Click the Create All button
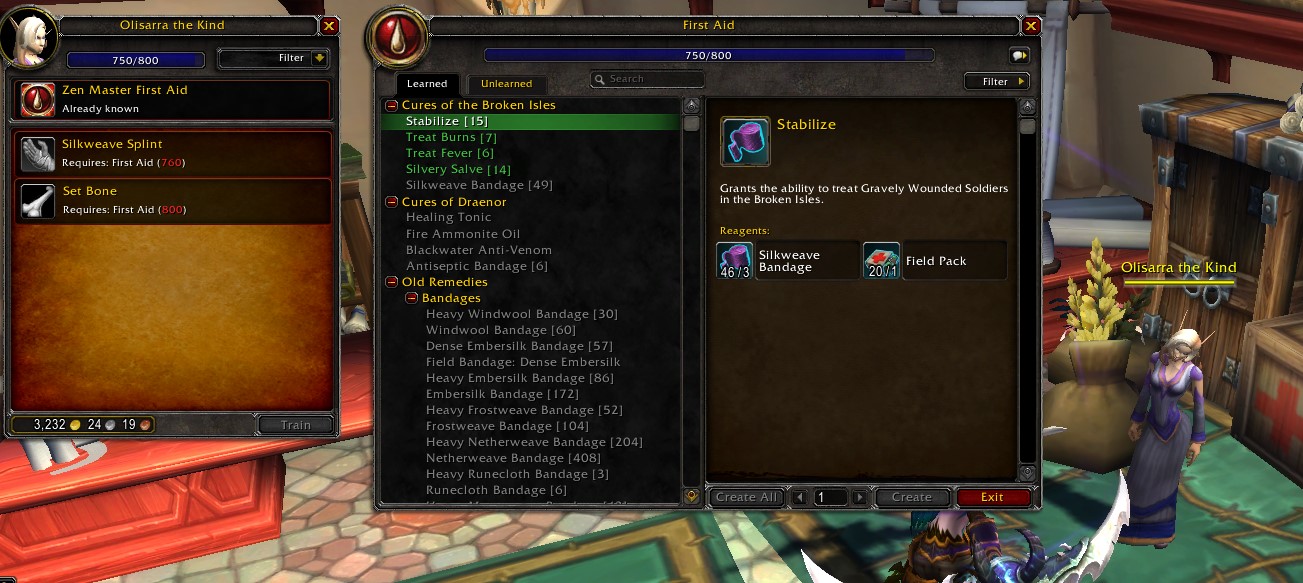1303x583 pixels. tap(746, 497)
